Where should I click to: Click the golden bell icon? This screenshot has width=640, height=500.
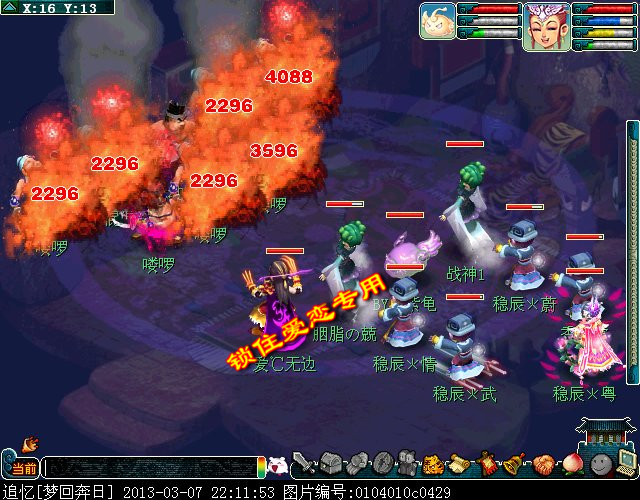click(515, 464)
